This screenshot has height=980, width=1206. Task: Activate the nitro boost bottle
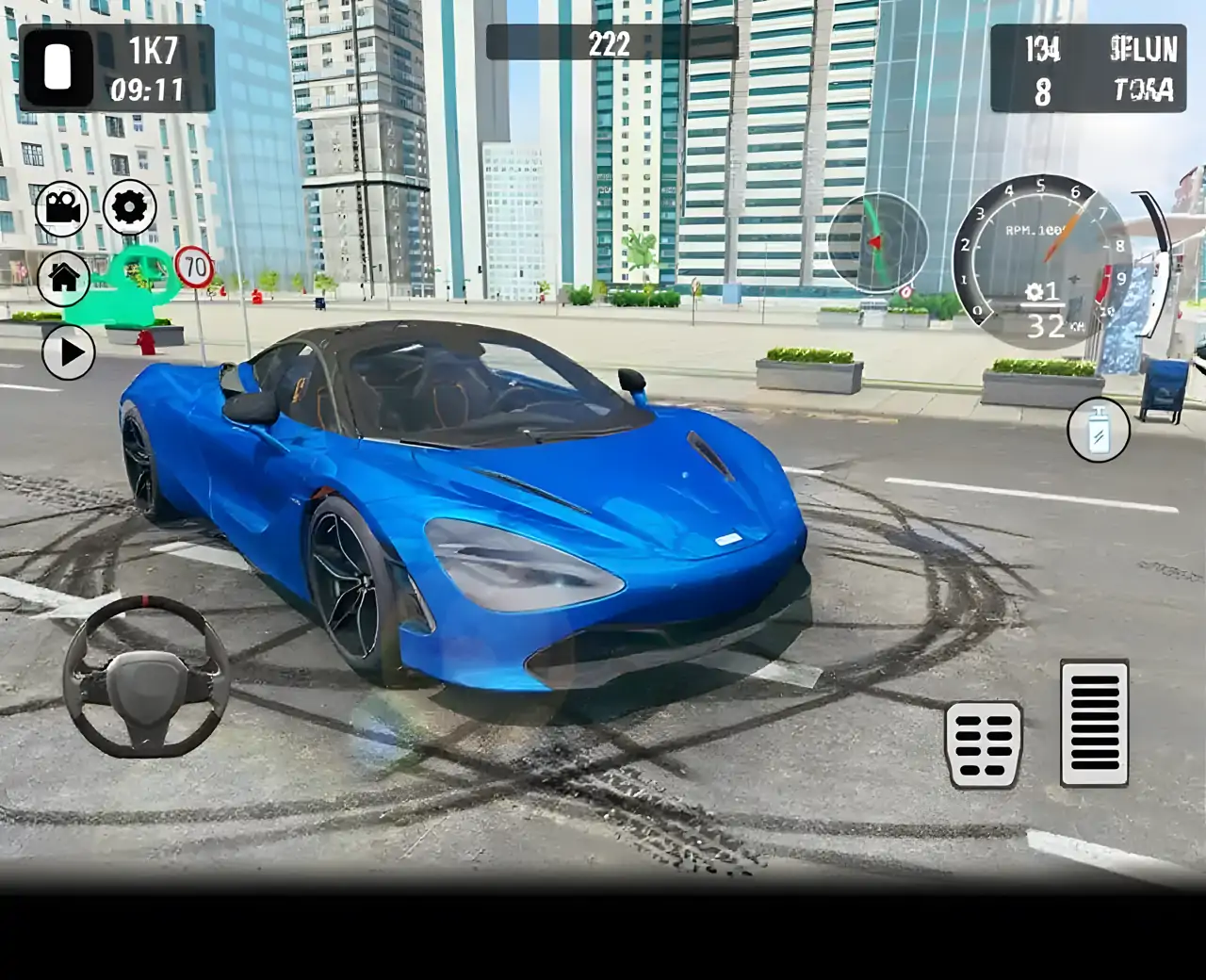coord(1098,431)
